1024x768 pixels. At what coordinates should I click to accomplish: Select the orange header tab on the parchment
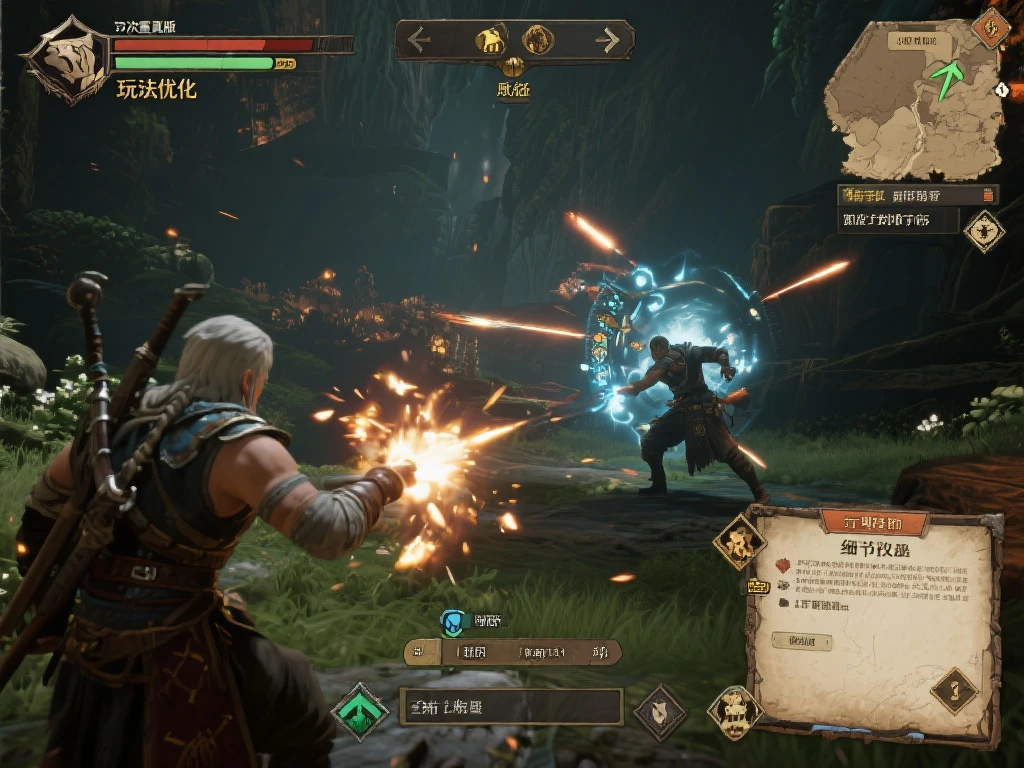point(873,522)
